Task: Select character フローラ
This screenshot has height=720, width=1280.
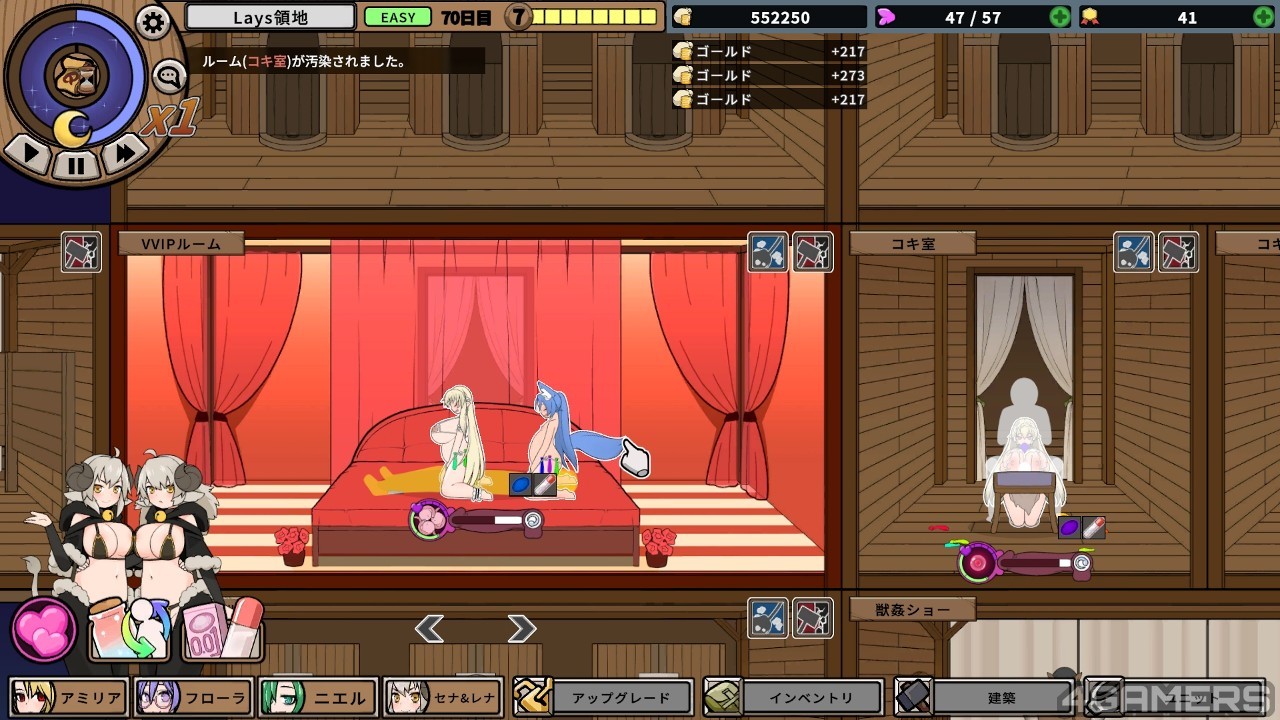Action: tap(193, 698)
